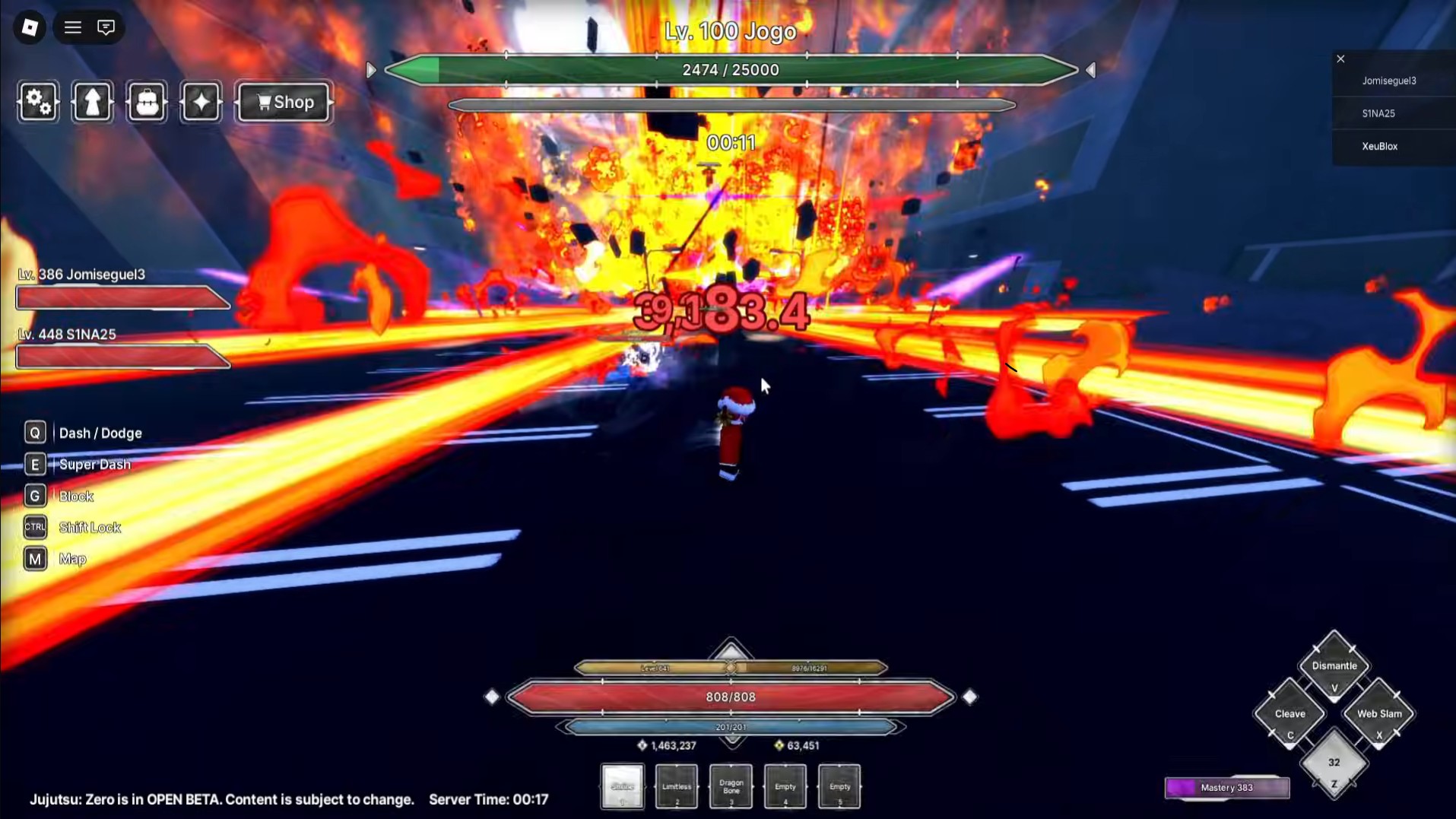Close the player list panel
1456x819 pixels.
coord(1340,59)
